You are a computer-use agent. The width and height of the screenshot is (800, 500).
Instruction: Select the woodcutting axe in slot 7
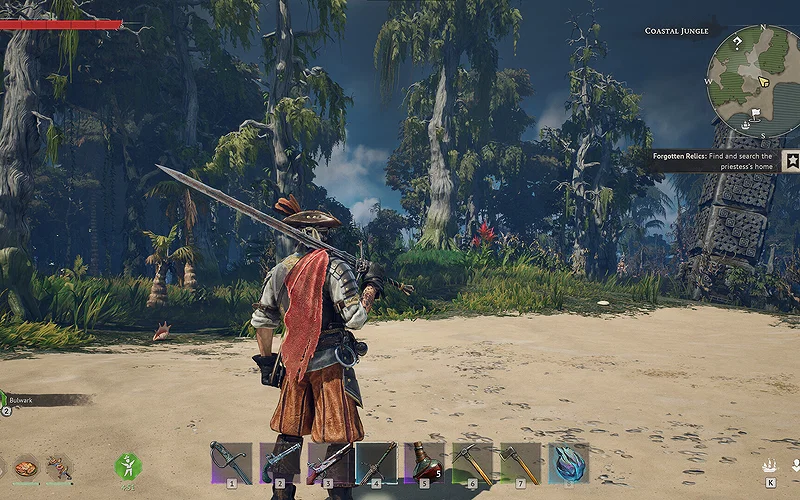(x=520, y=462)
